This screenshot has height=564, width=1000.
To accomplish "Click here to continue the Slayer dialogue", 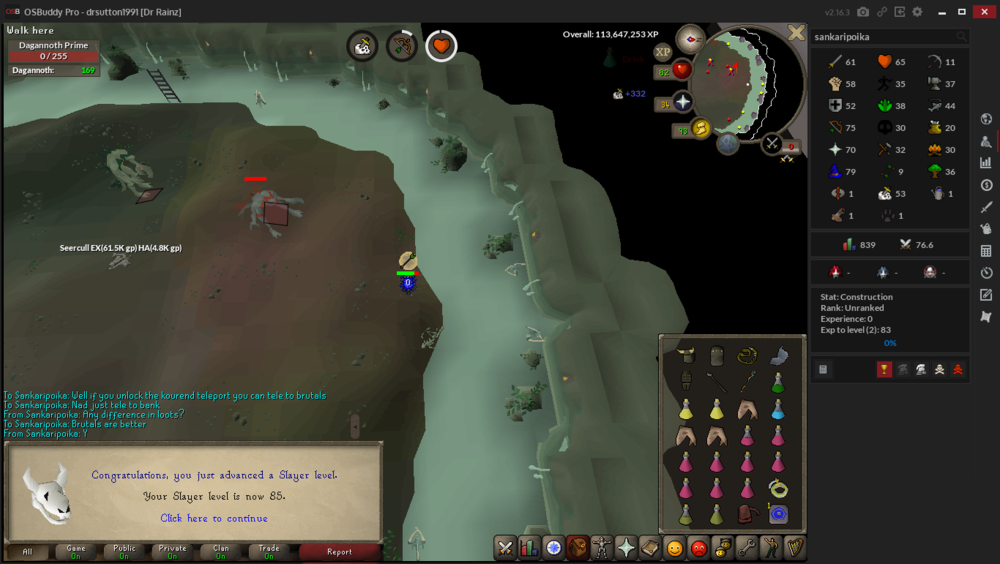I will pyautogui.click(x=214, y=518).
